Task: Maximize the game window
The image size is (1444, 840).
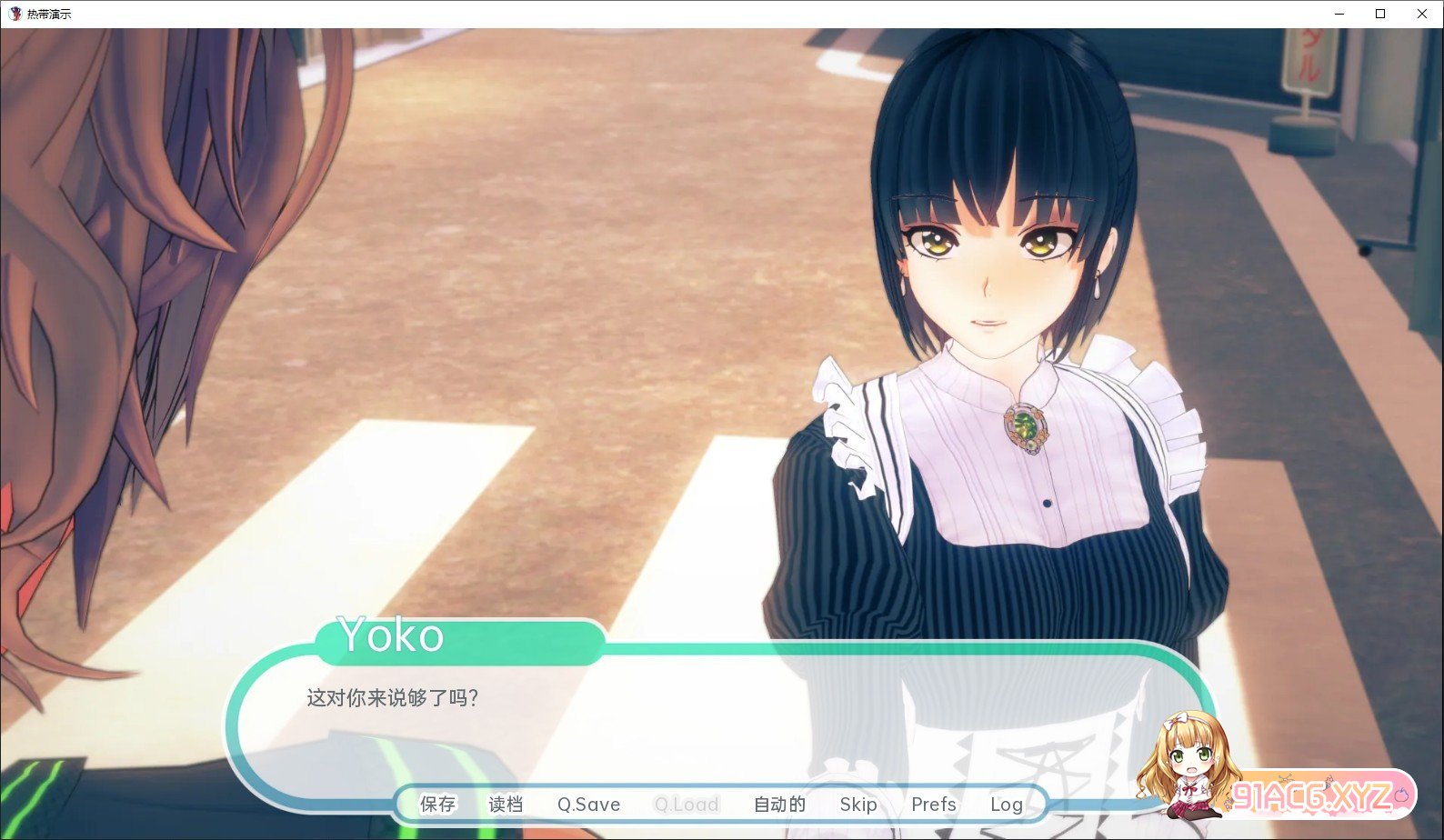Action: point(1380,14)
